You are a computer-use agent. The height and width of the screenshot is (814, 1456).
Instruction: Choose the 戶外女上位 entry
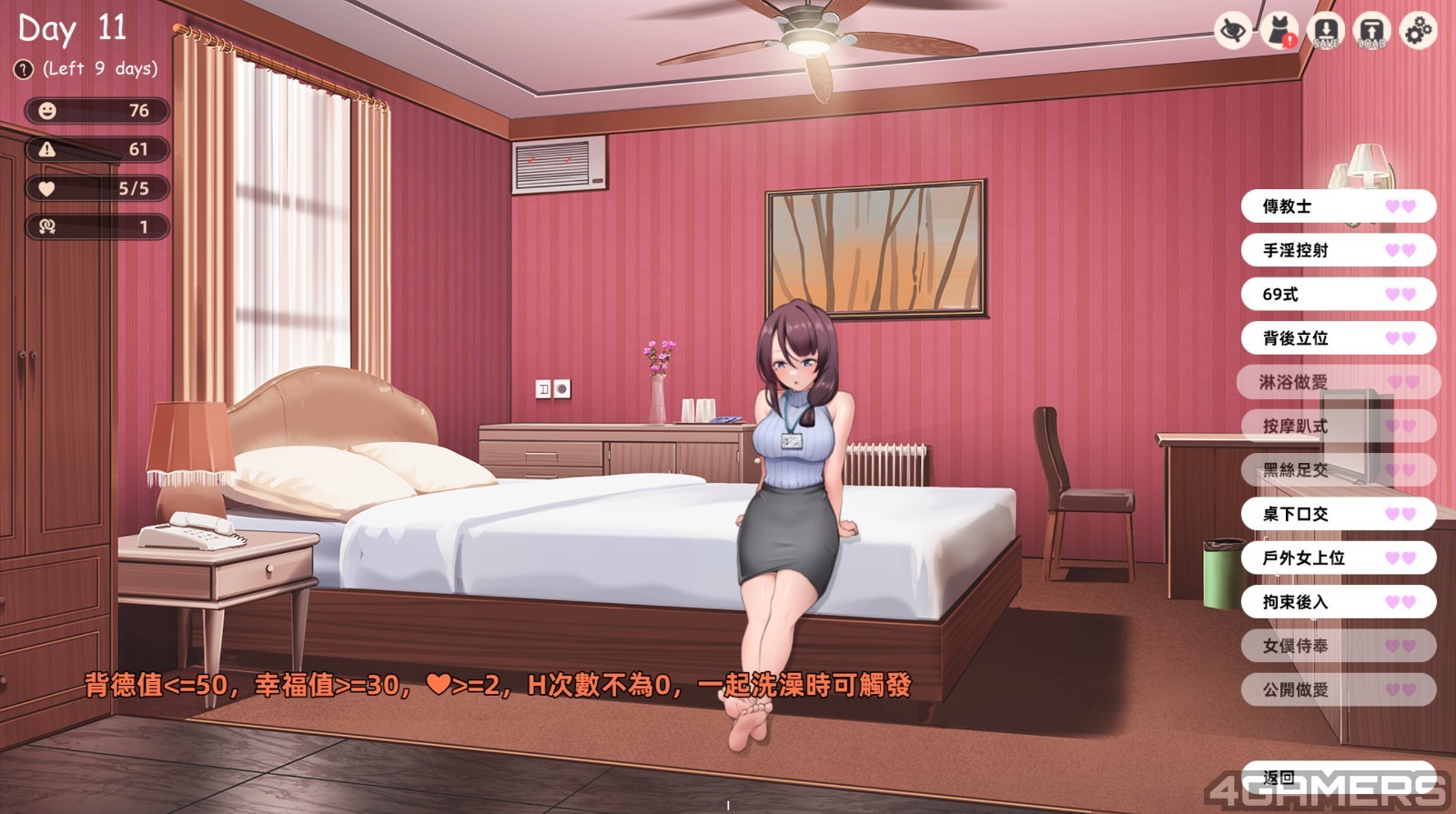pyautogui.click(x=1338, y=558)
